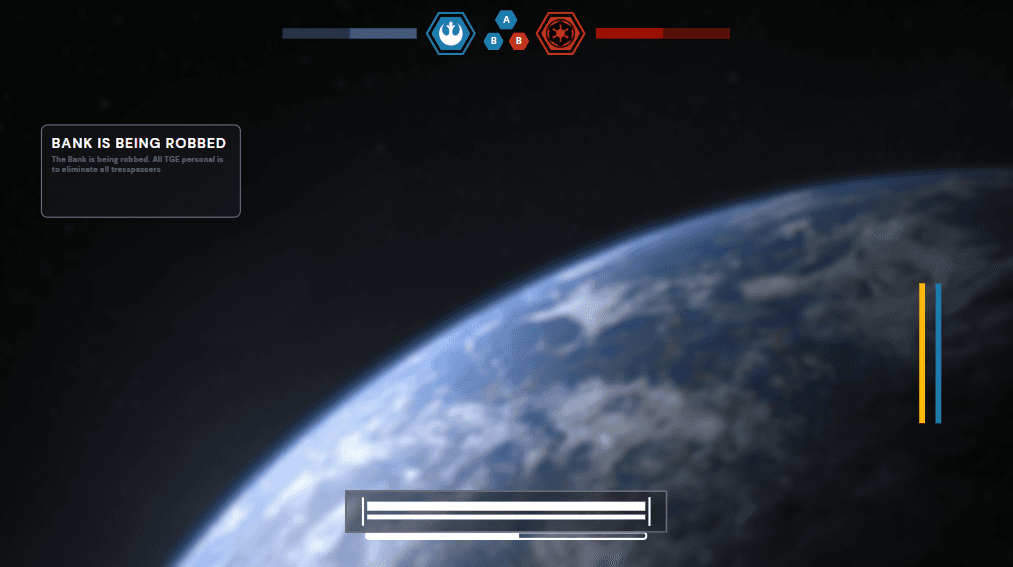Click the red B objective hexagon
The height and width of the screenshot is (567, 1013).
[518, 41]
